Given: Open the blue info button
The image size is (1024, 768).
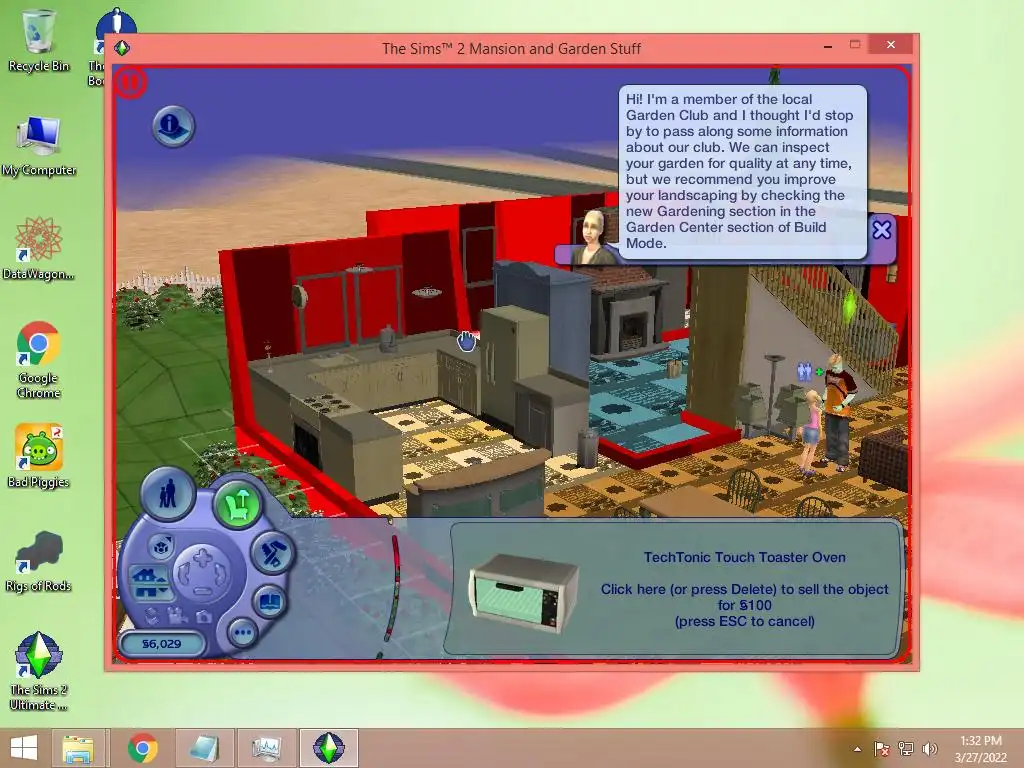Looking at the screenshot, I should 173,126.
